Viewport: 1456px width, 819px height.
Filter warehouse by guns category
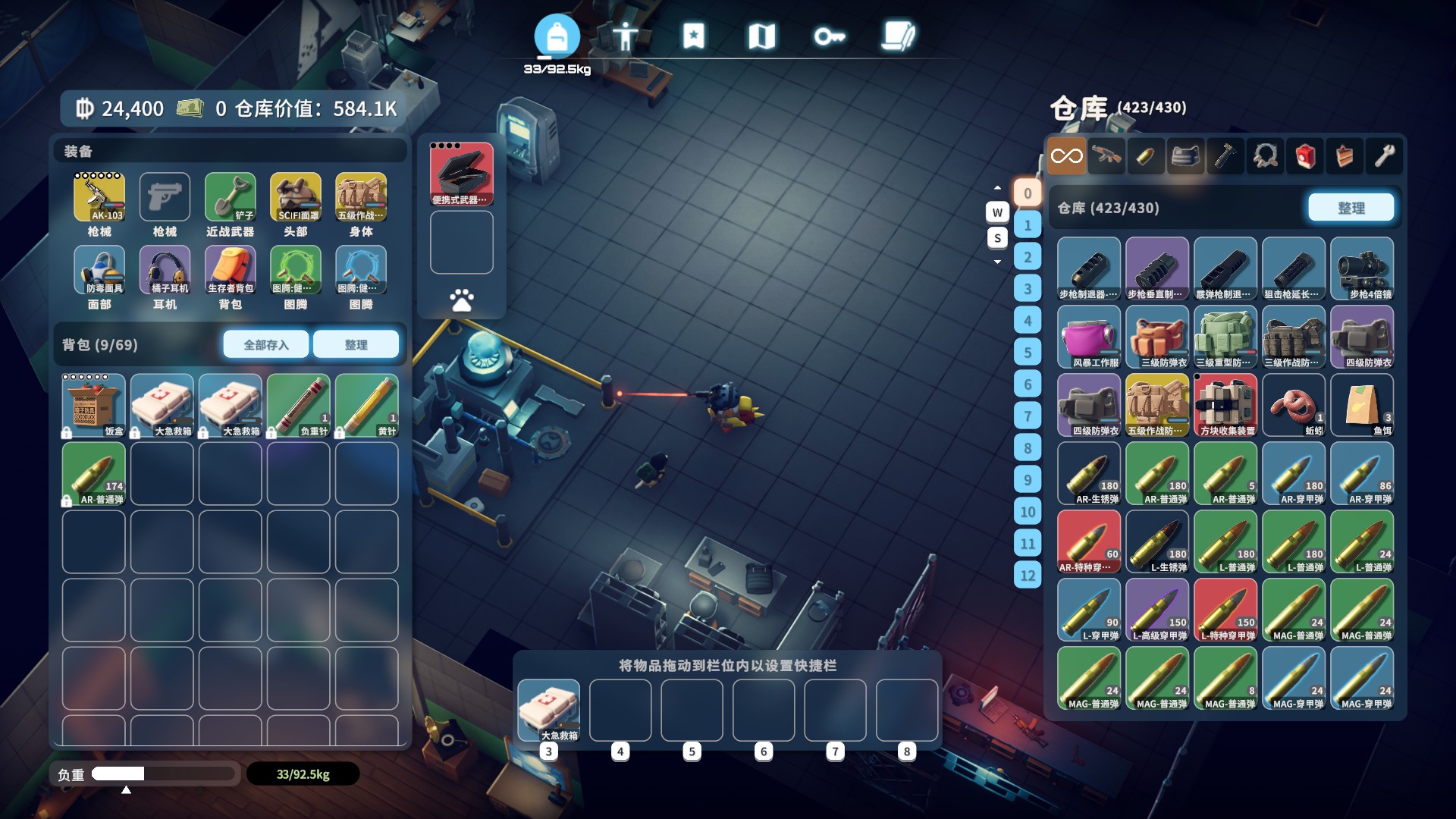pos(1106,156)
